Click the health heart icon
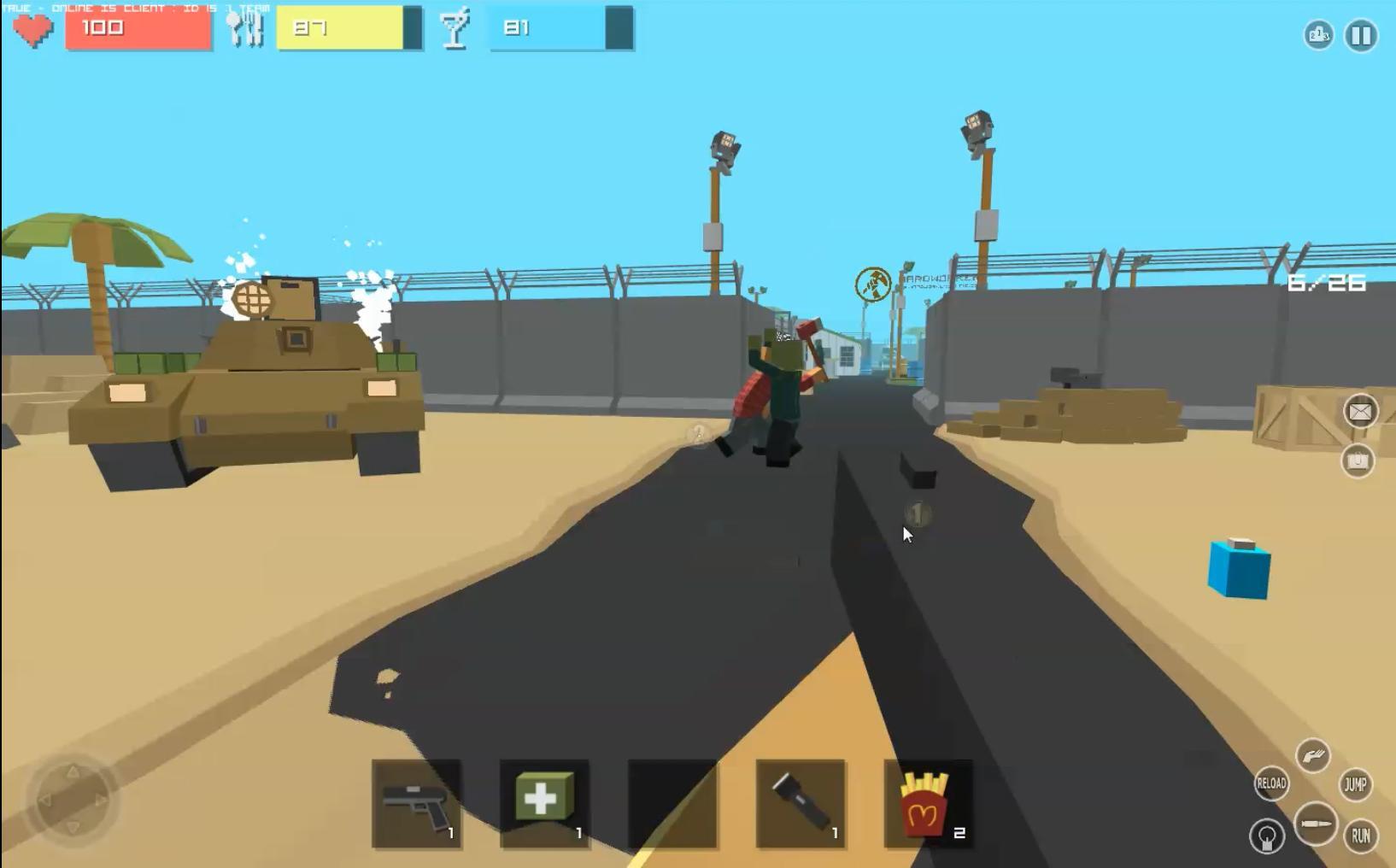 pyautogui.click(x=32, y=27)
